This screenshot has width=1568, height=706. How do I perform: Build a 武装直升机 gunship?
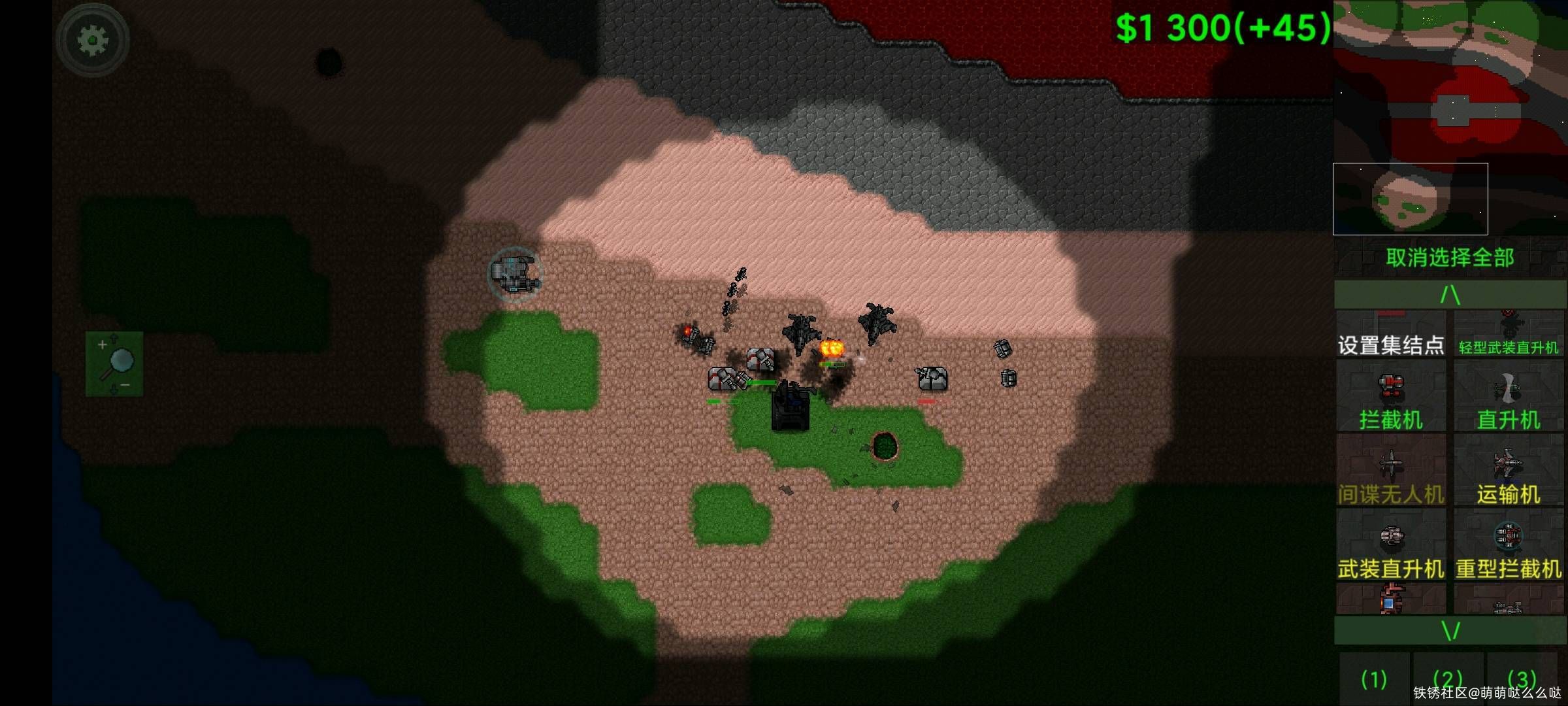click(x=1390, y=545)
